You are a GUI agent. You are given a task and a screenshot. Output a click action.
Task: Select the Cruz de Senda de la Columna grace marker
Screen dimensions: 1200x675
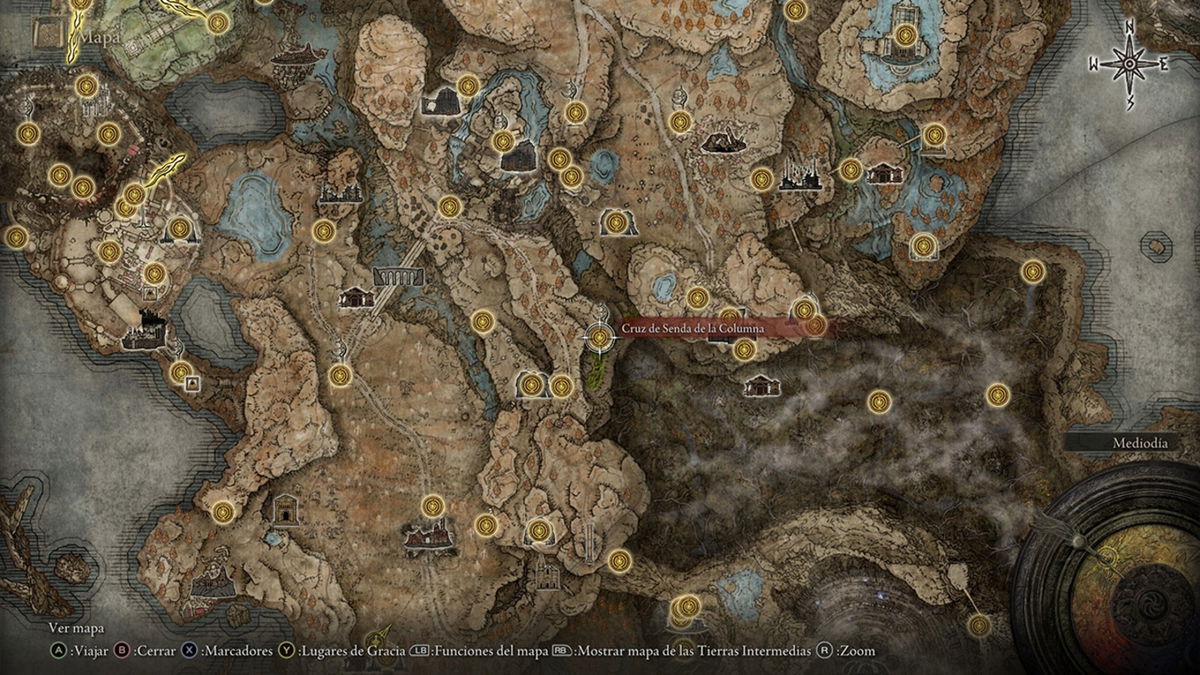[x=599, y=339]
